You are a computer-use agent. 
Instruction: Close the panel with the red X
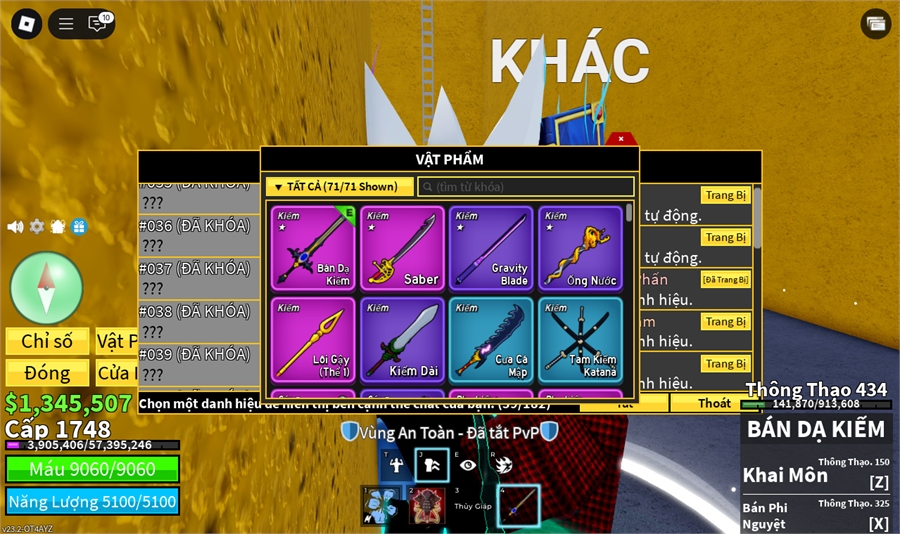point(621,139)
